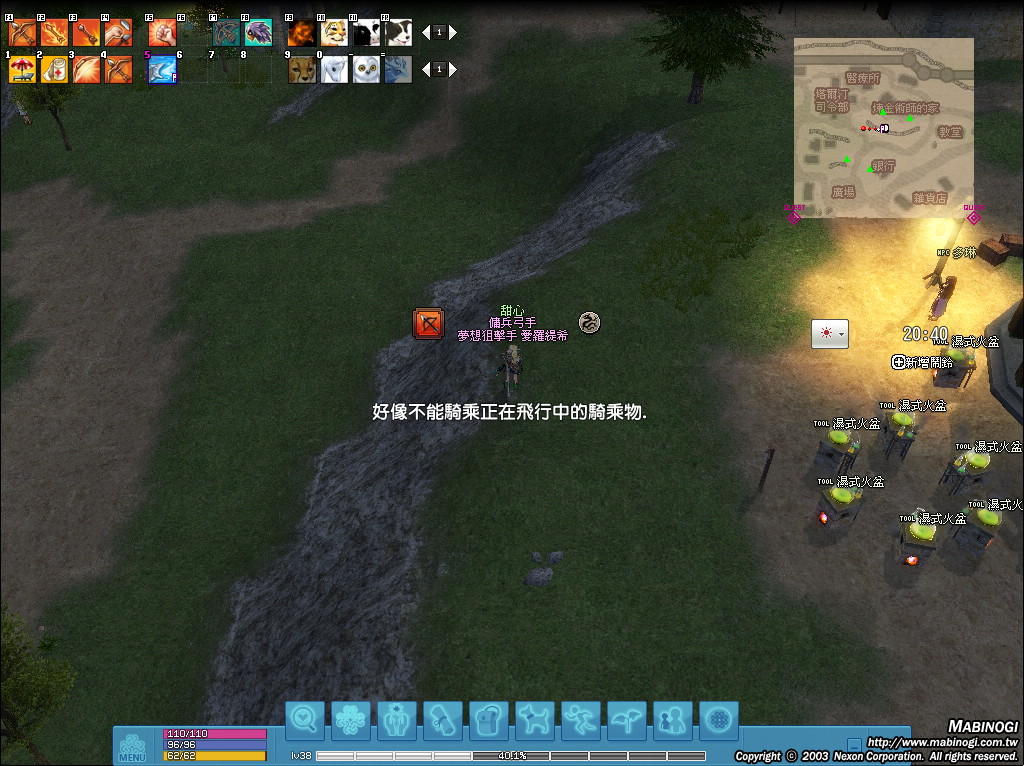Select the flaming fire skill icon
1024x766 pixels.
302,33
